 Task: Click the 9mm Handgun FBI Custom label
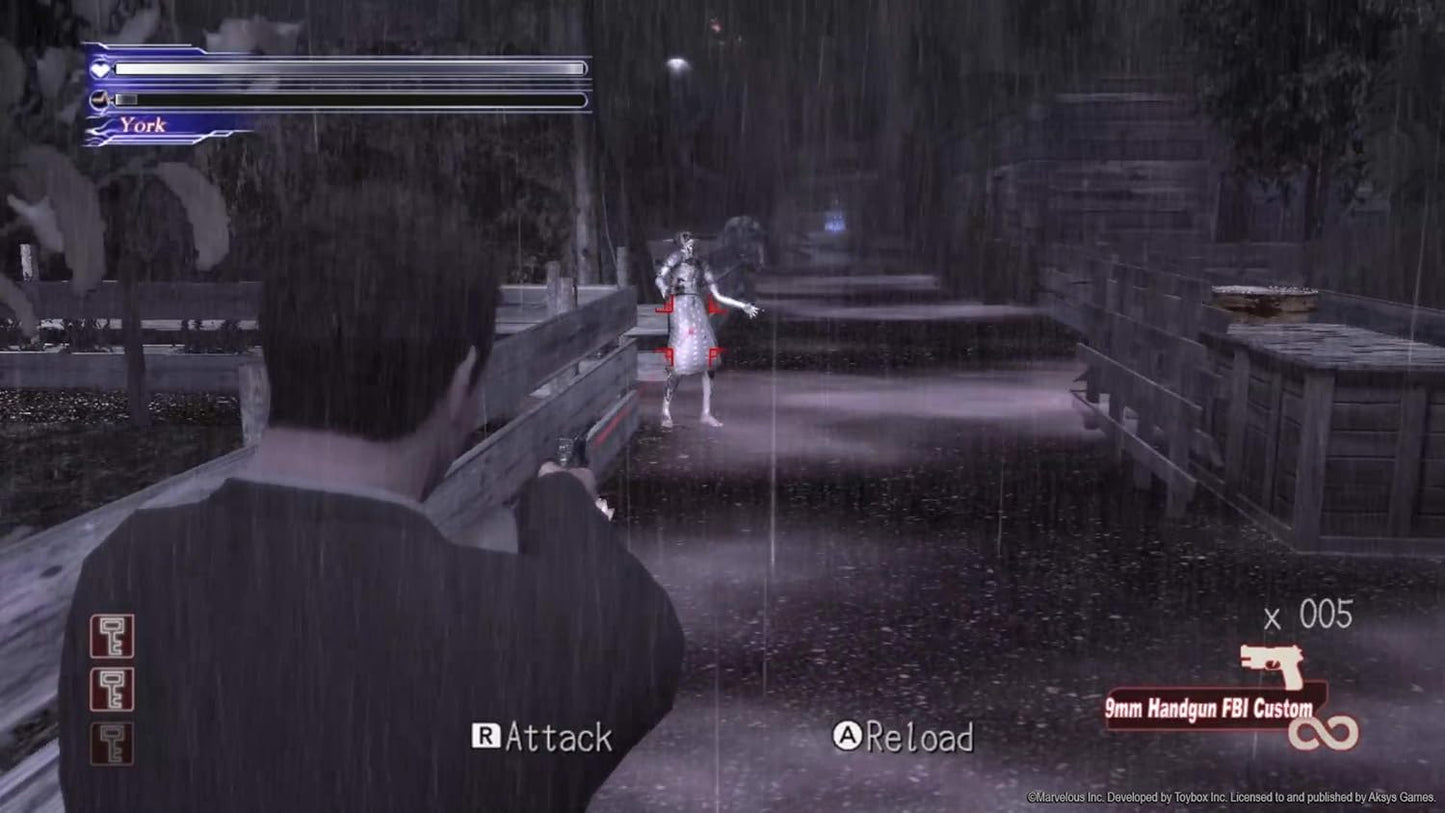1208,709
